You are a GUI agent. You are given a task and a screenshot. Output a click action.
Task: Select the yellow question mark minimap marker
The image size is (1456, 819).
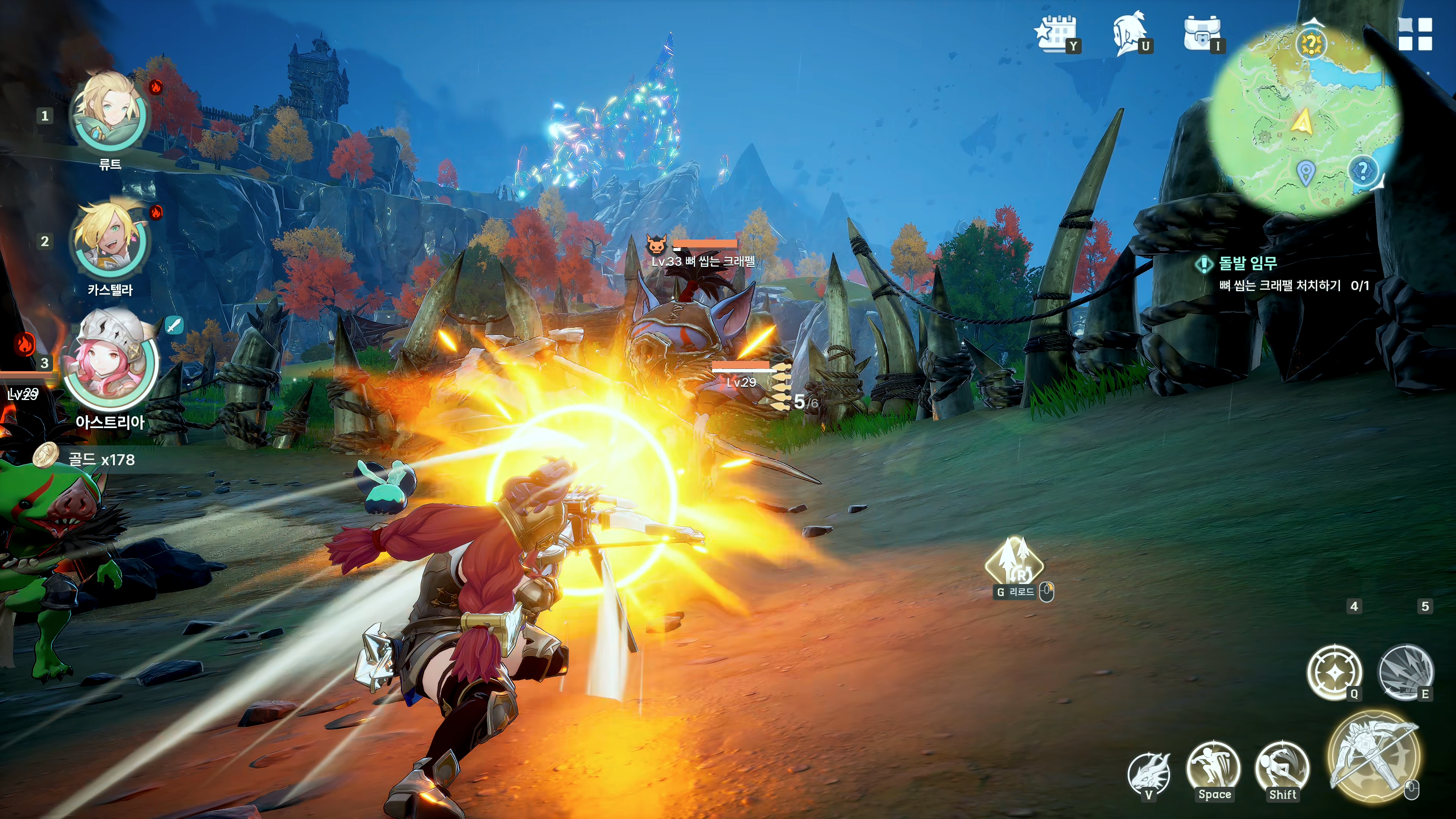click(x=1311, y=44)
